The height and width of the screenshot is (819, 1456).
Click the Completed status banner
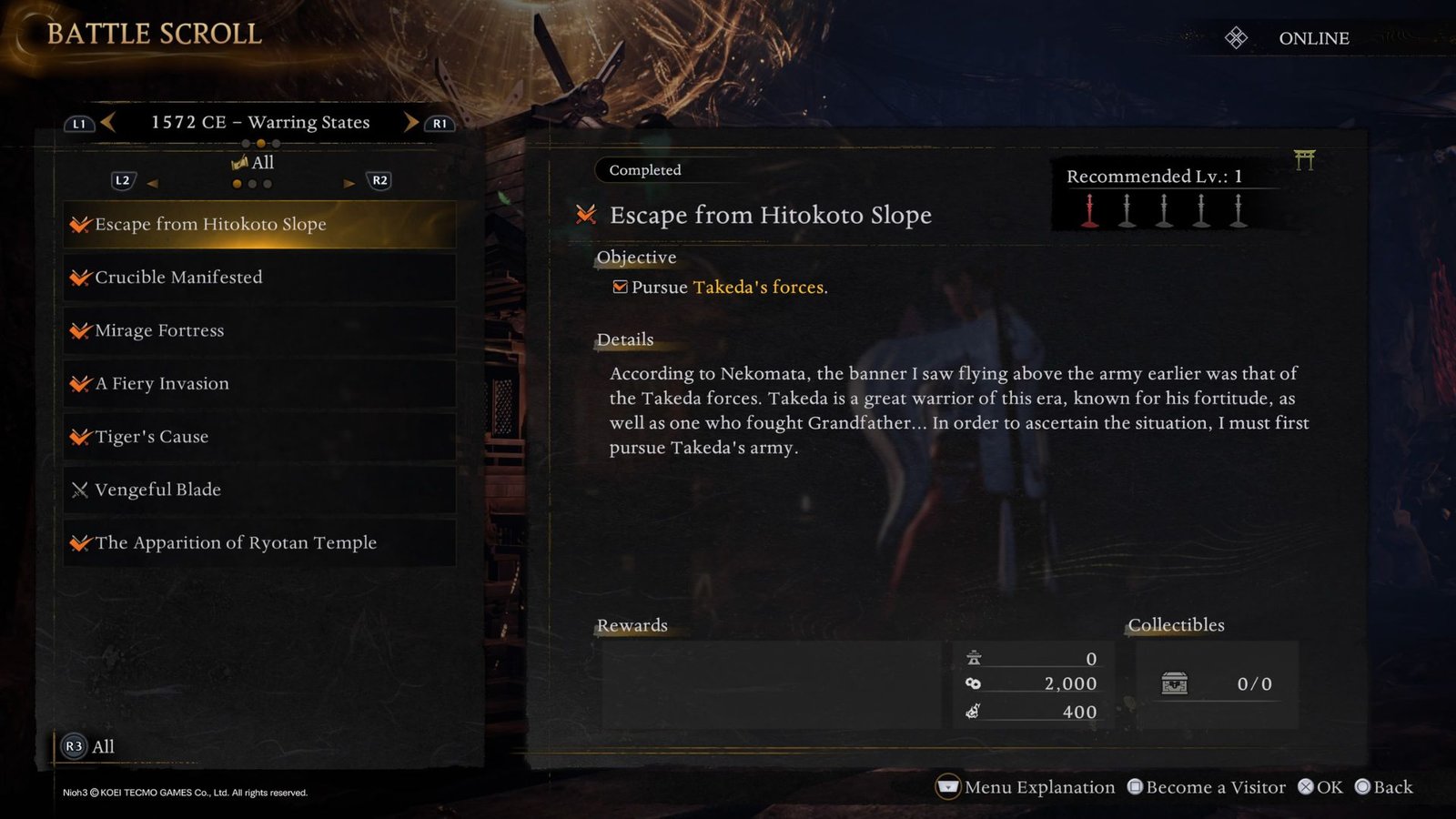coord(645,170)
